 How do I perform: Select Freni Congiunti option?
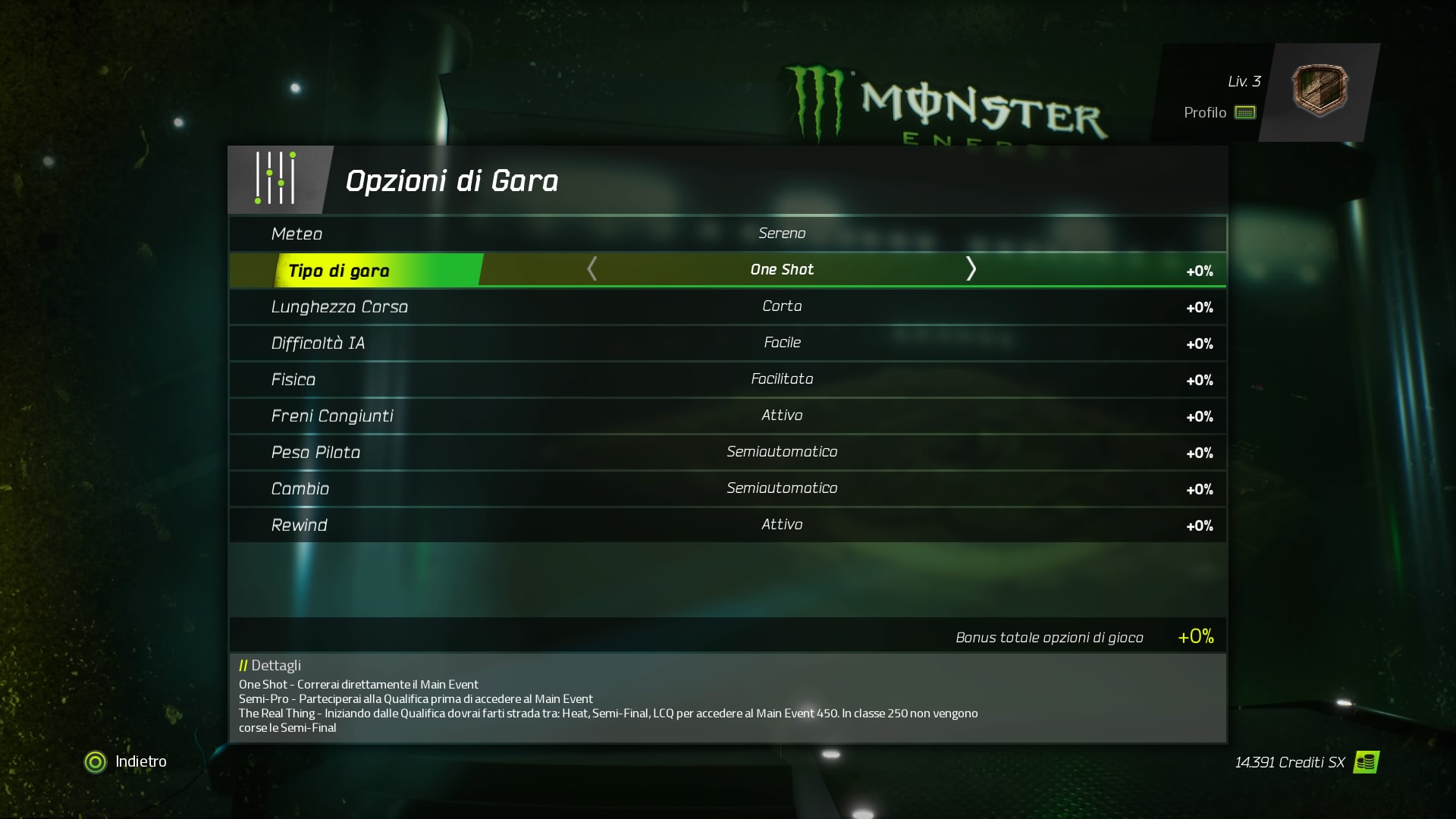726,416
